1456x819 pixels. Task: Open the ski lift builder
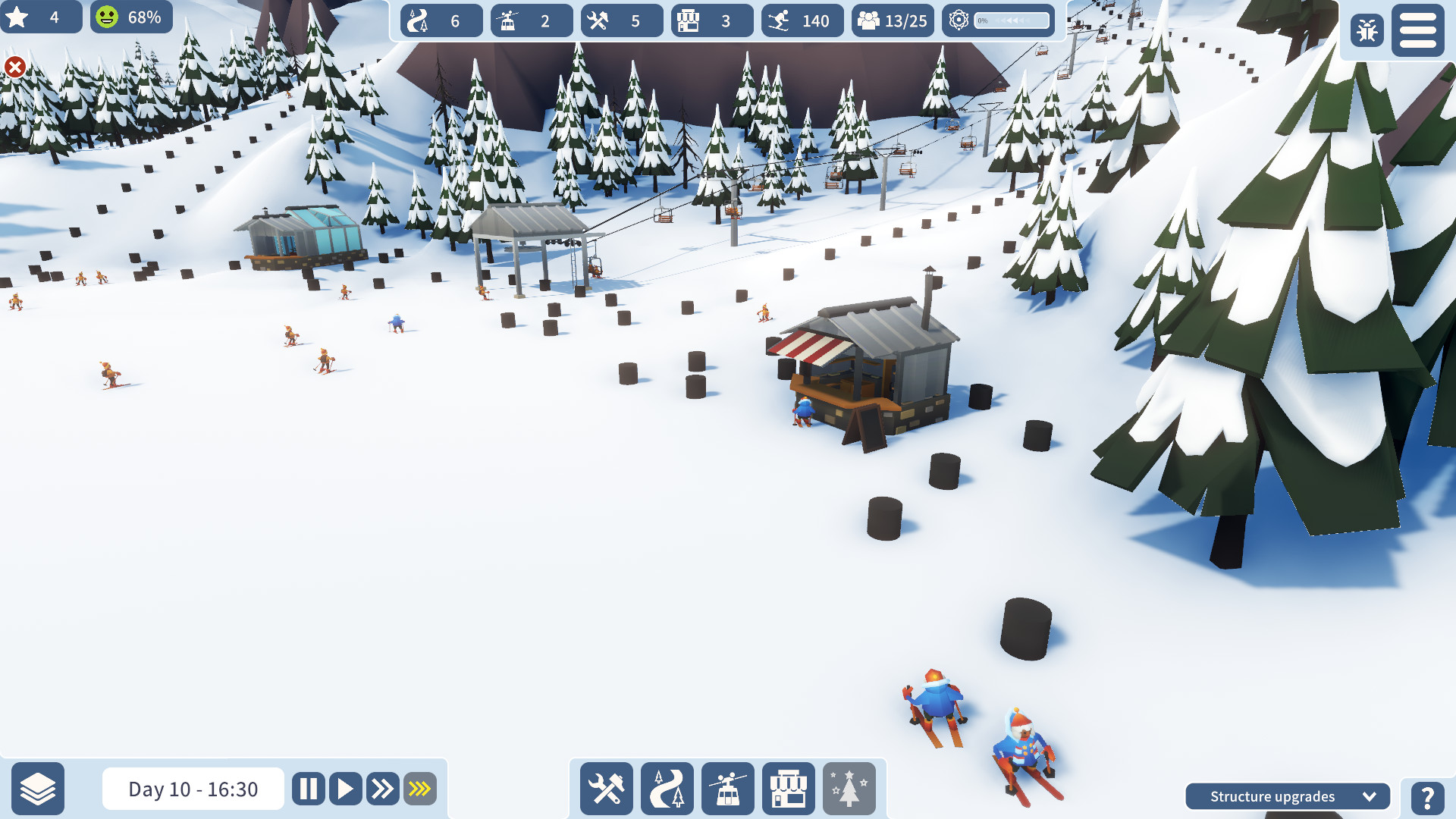[727, 789]
